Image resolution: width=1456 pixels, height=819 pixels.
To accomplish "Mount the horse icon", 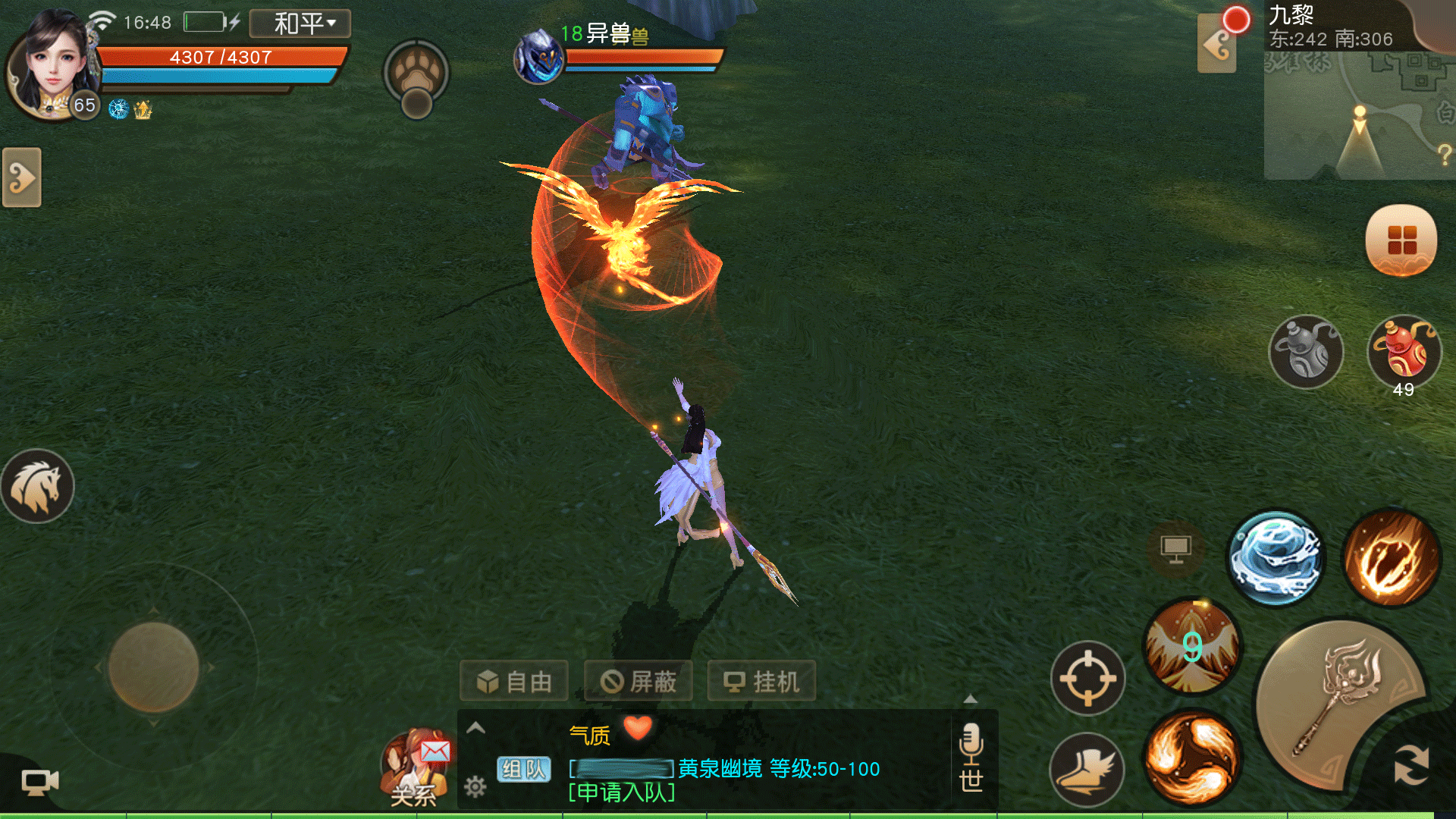I will click(37, 486).
